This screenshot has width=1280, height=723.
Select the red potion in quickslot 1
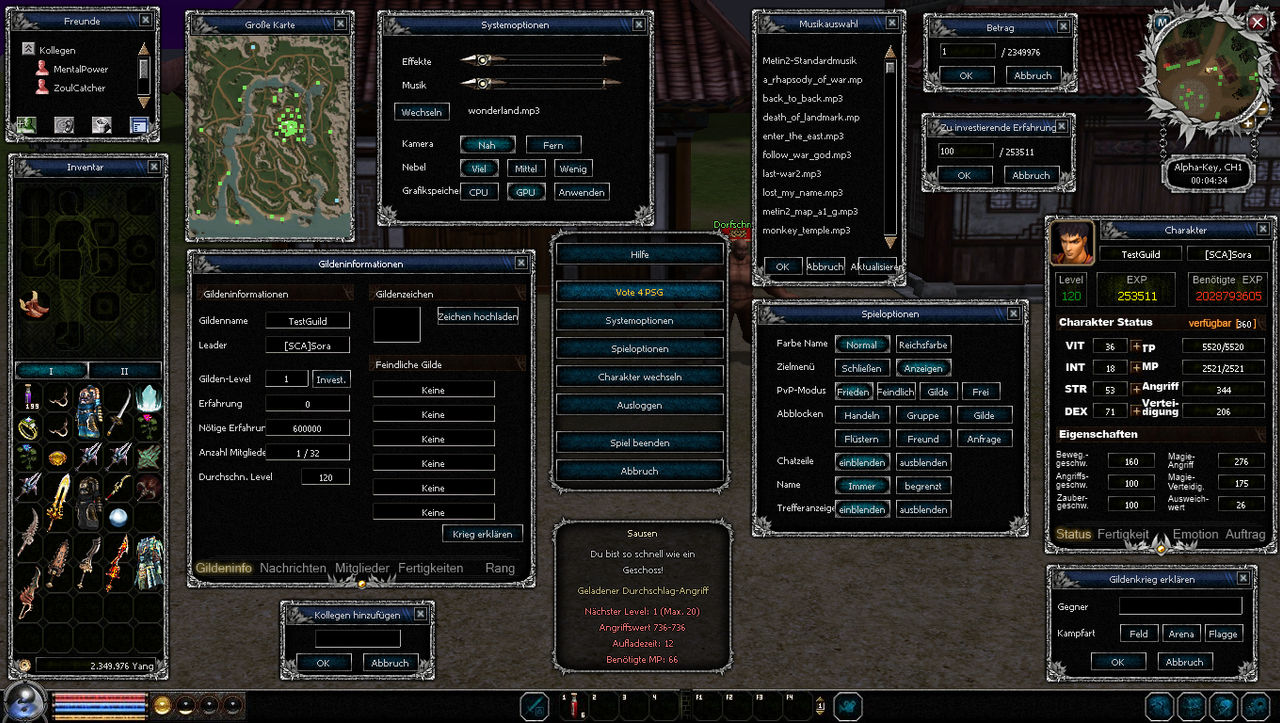click(575, 706)
